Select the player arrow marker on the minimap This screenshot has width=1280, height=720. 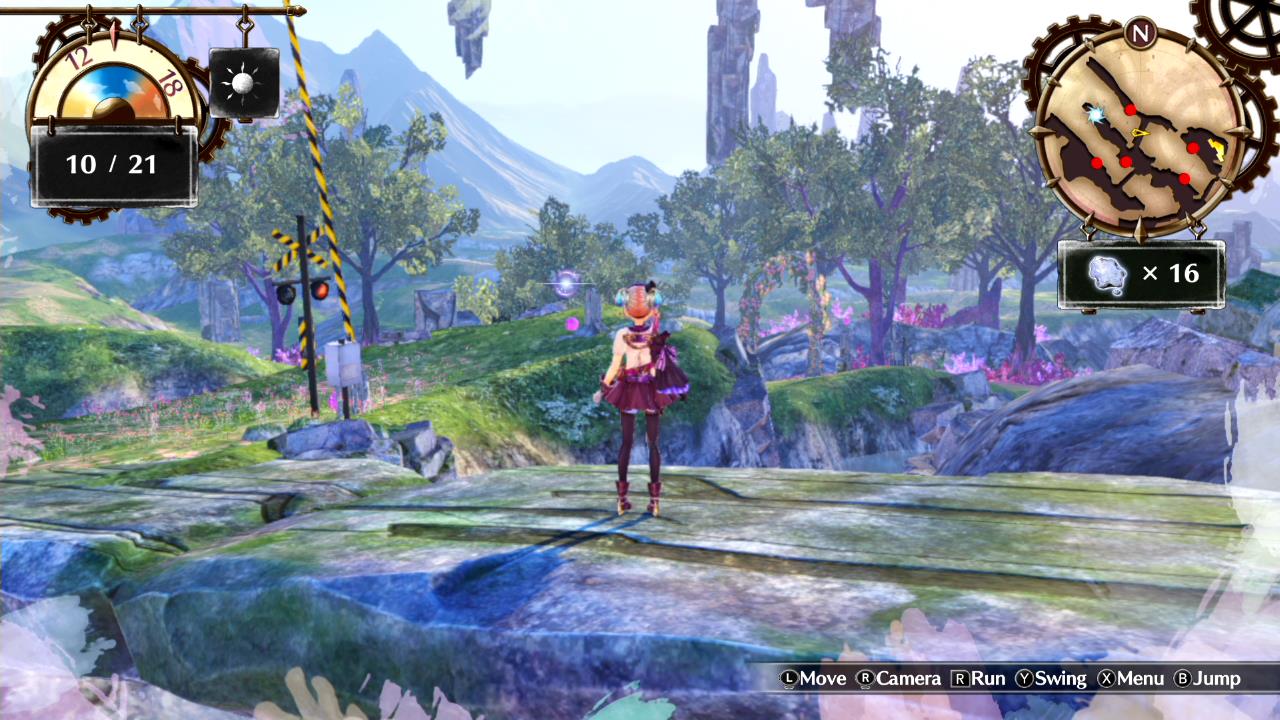click(1140, 133)
